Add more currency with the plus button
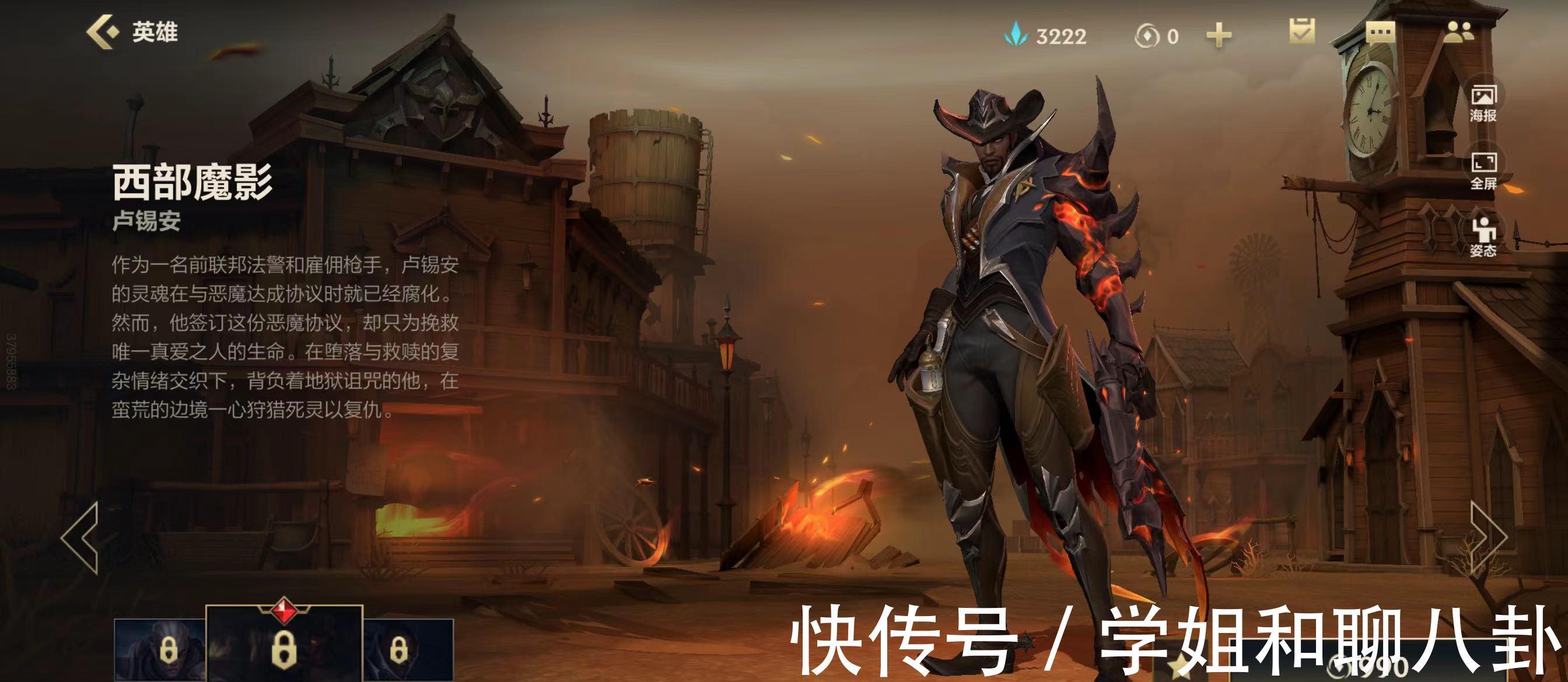The width and height of the screenshot is (1568, 682). 1219,36
